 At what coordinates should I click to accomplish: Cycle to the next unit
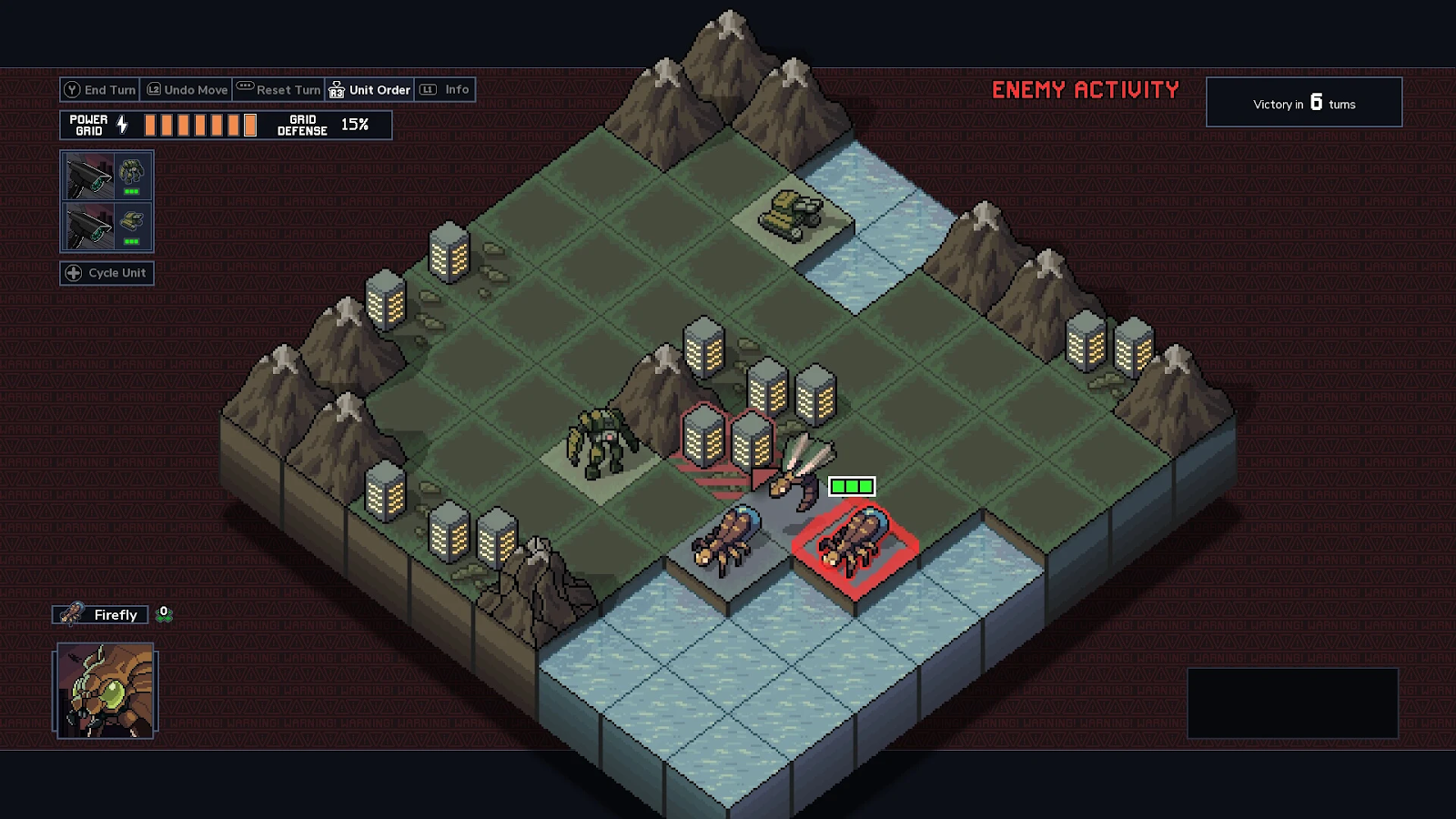coord(107,273)
